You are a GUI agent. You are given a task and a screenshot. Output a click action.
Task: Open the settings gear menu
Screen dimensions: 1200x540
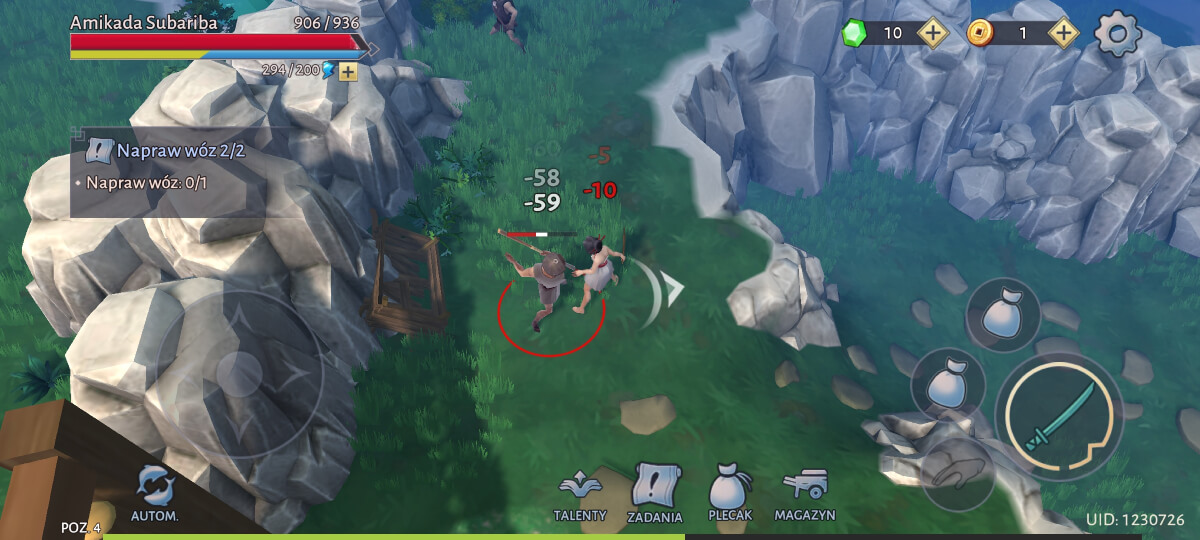1118,35
